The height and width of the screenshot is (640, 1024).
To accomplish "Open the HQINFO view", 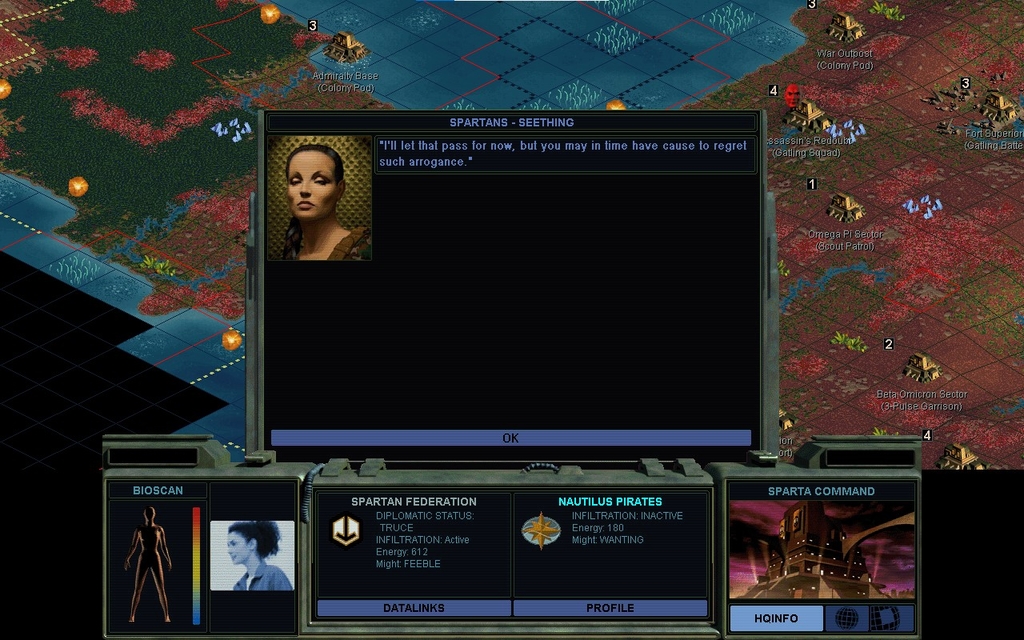I will point(776,619).
